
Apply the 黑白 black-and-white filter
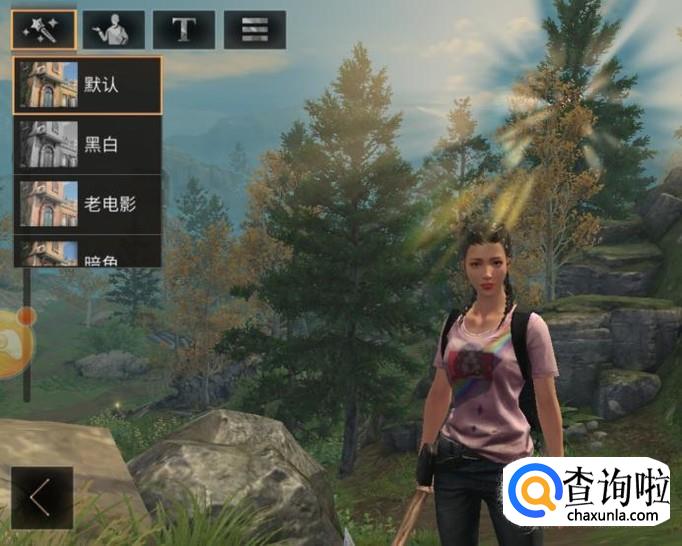pos(87,145)
